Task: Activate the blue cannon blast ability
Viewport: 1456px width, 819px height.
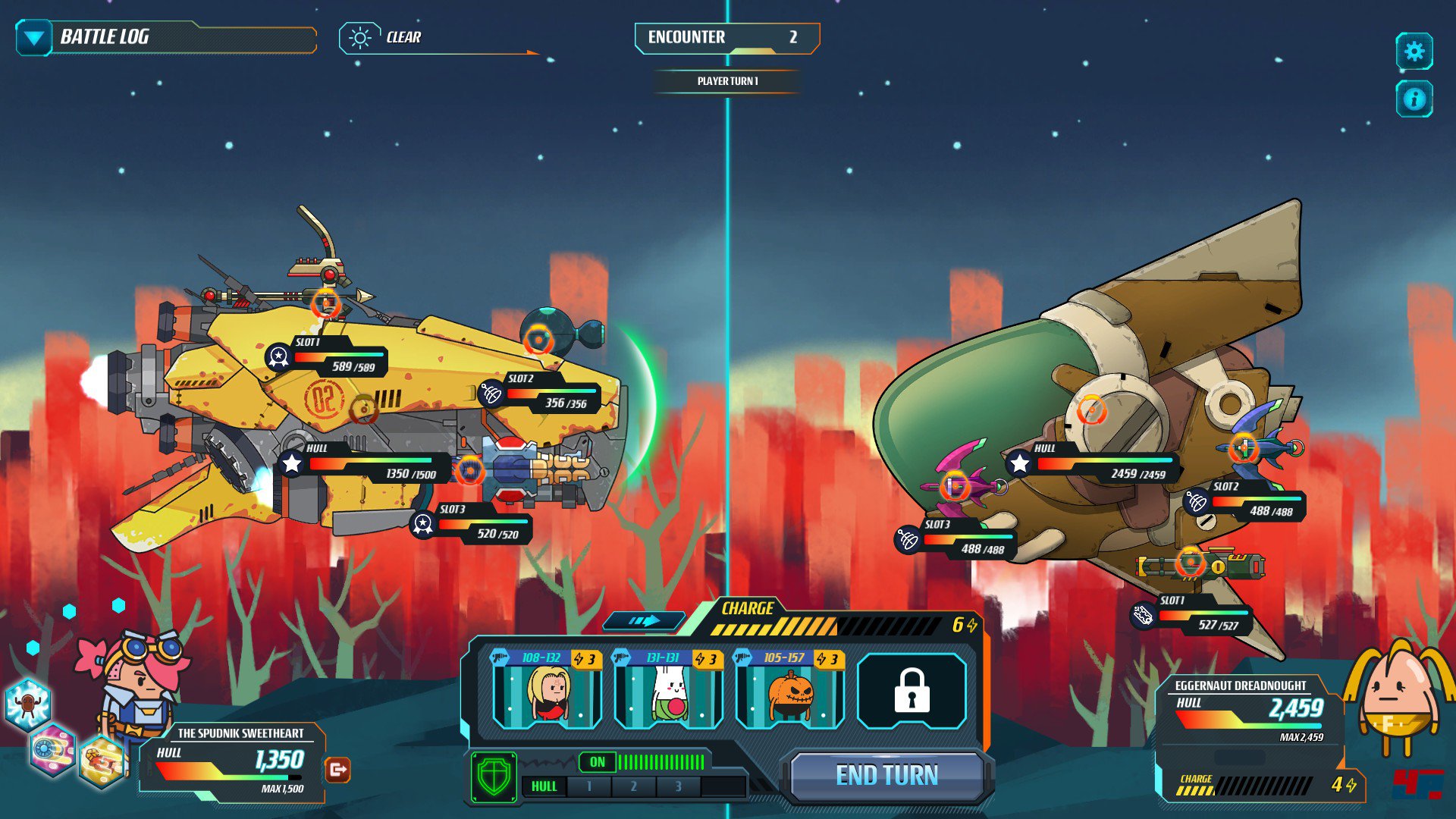Action: pyautogui.click(x=52, y=749)
